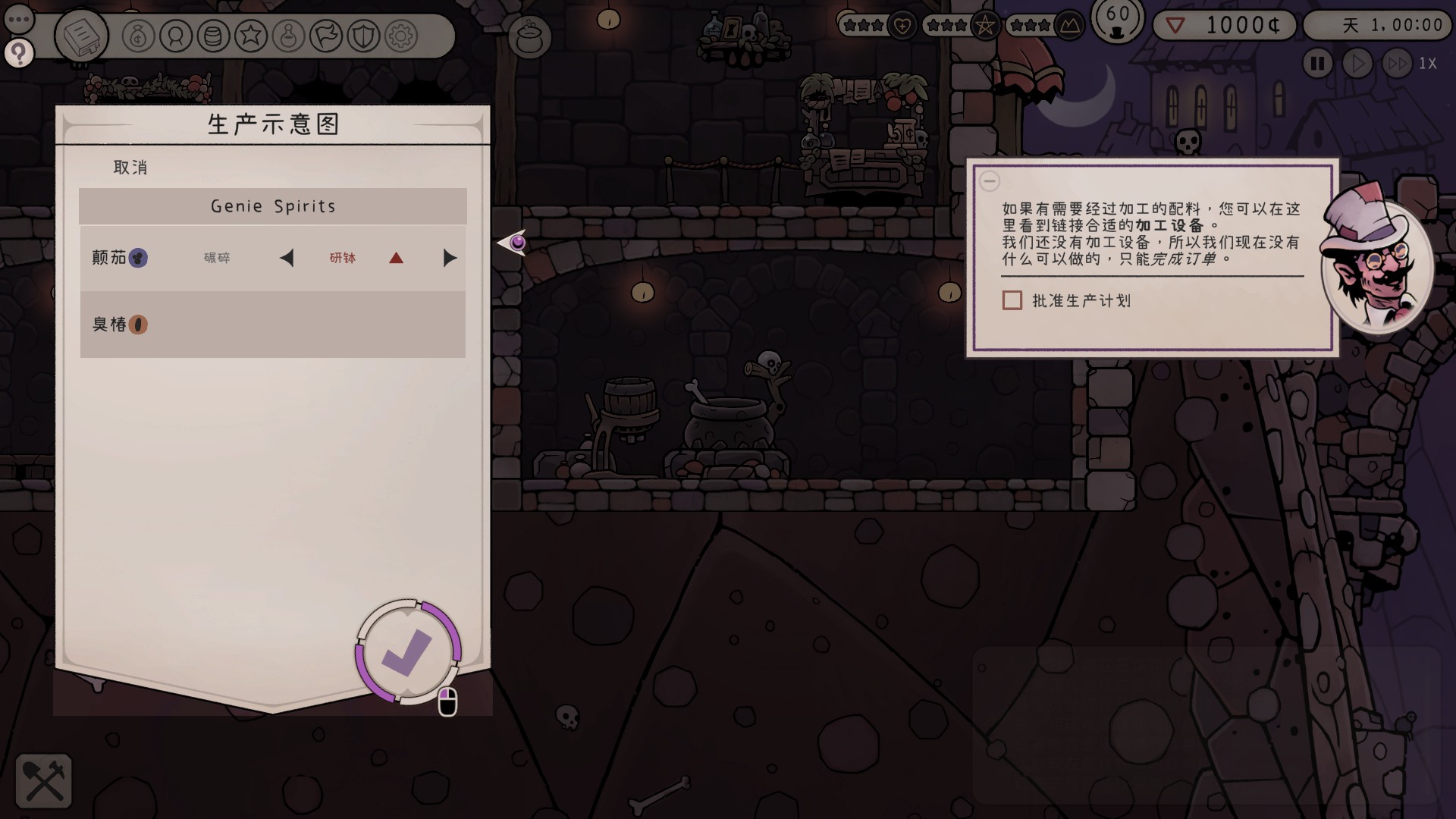Open the gear settings menu
This screenshot has width=1456, height=819.
point(401,36)
